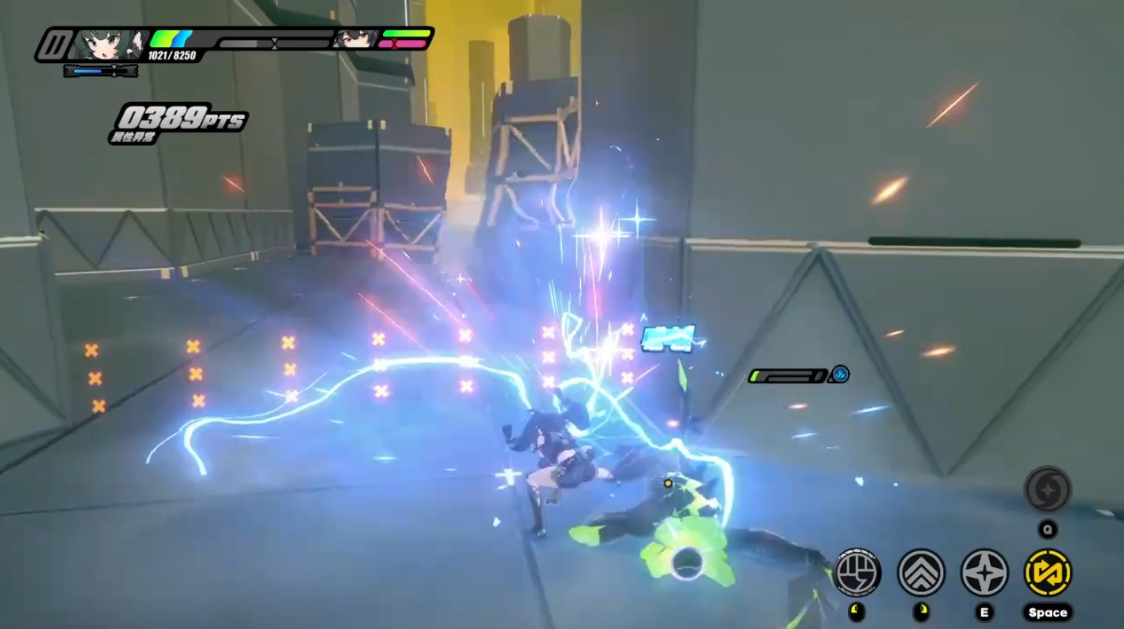The width and height of the screenshot is (1124, 629).
Task: Use the four-point star special skill
Action: coord(984,572)
